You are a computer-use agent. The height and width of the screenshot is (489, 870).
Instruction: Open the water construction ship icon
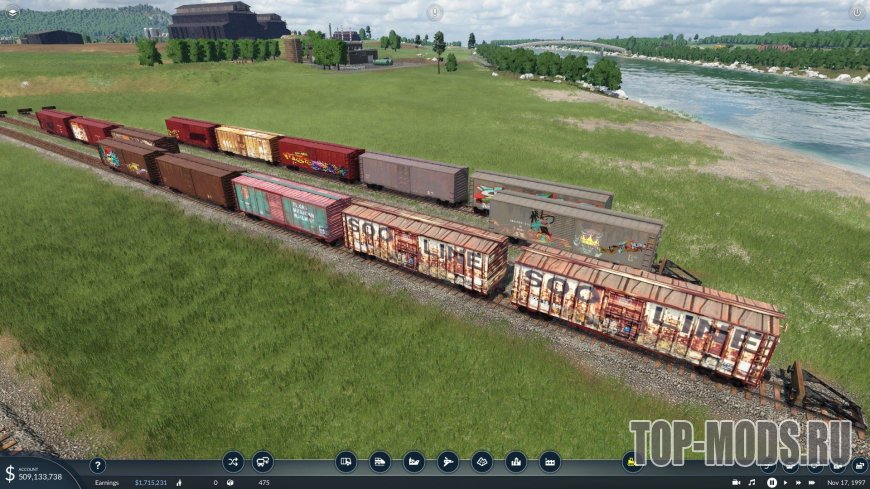coord(414,462)
